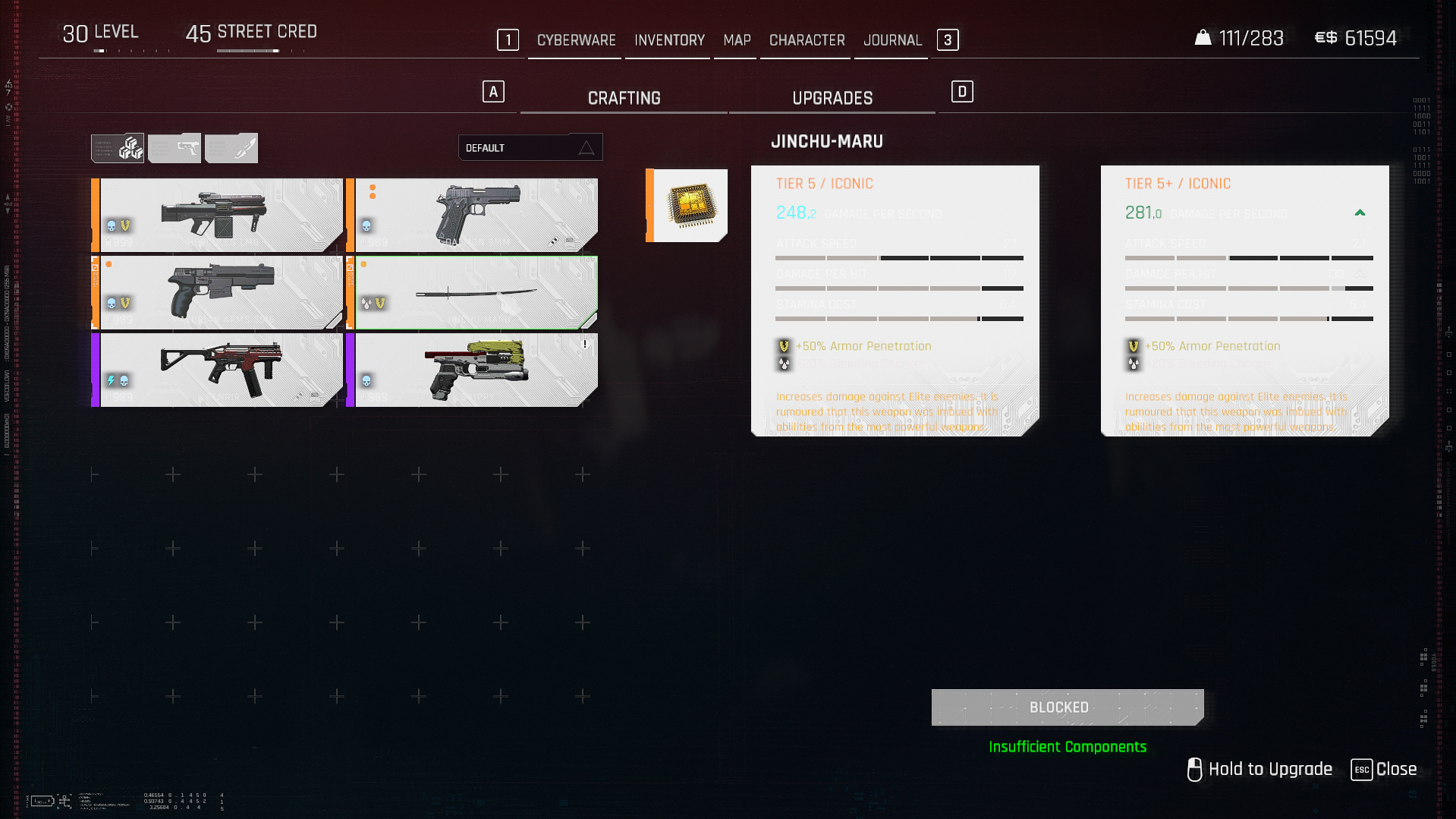This screenshot has width=1456, height=819.
Task: Select the Upgrades section tab
Action: [832, 99]
